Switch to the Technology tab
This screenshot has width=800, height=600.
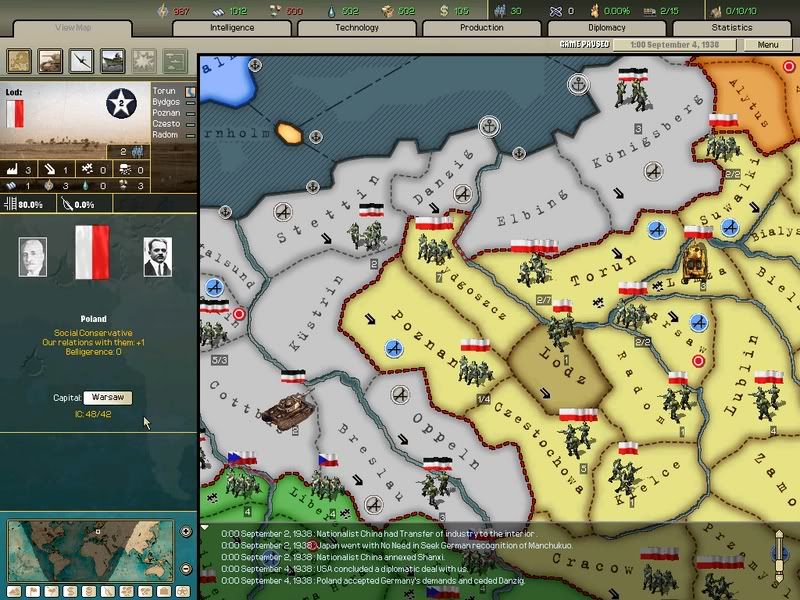point(357,28)
